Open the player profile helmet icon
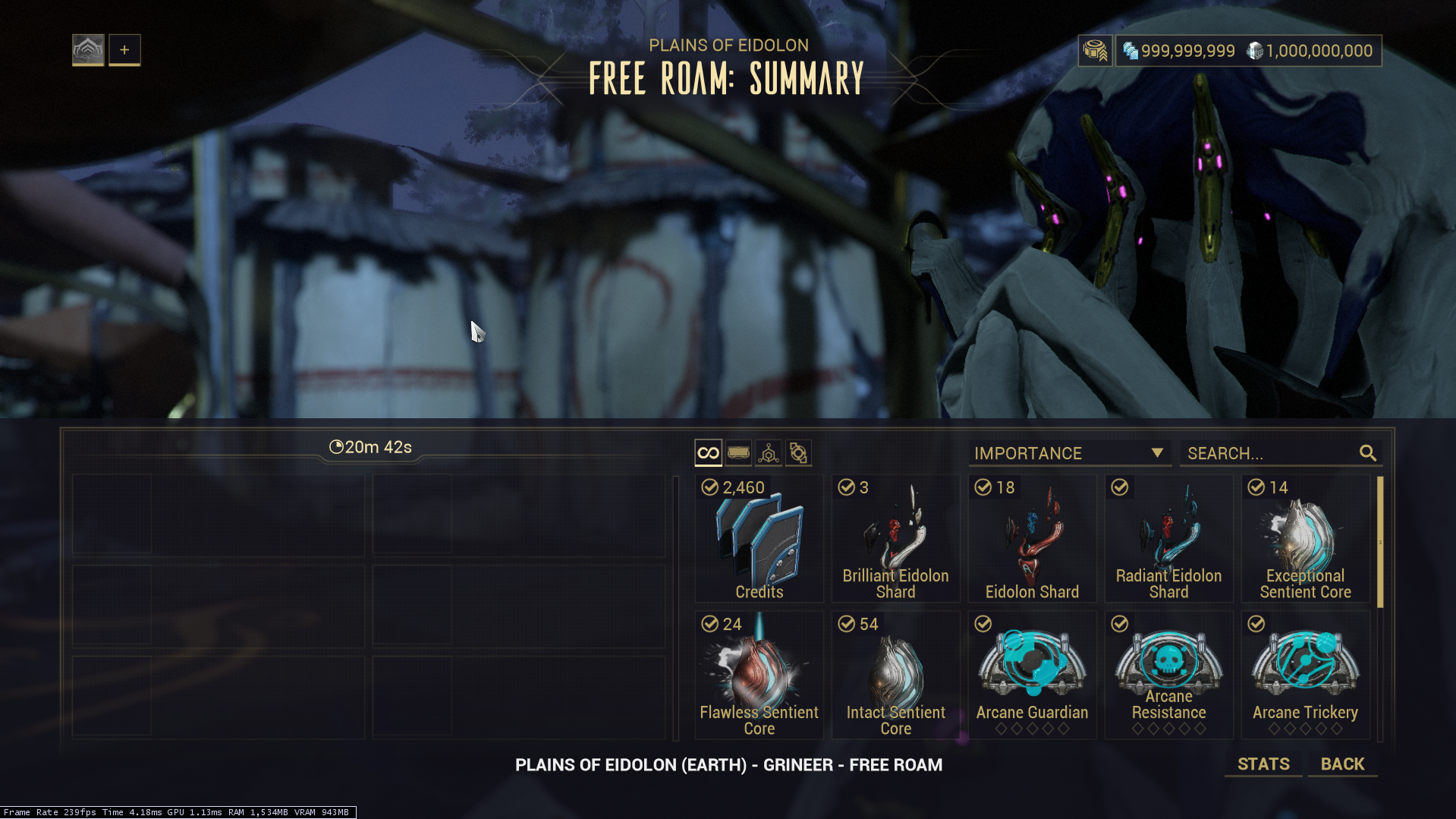Viewport: 1456px width, 819px height. pyautogui.click(x=88, y=50)
